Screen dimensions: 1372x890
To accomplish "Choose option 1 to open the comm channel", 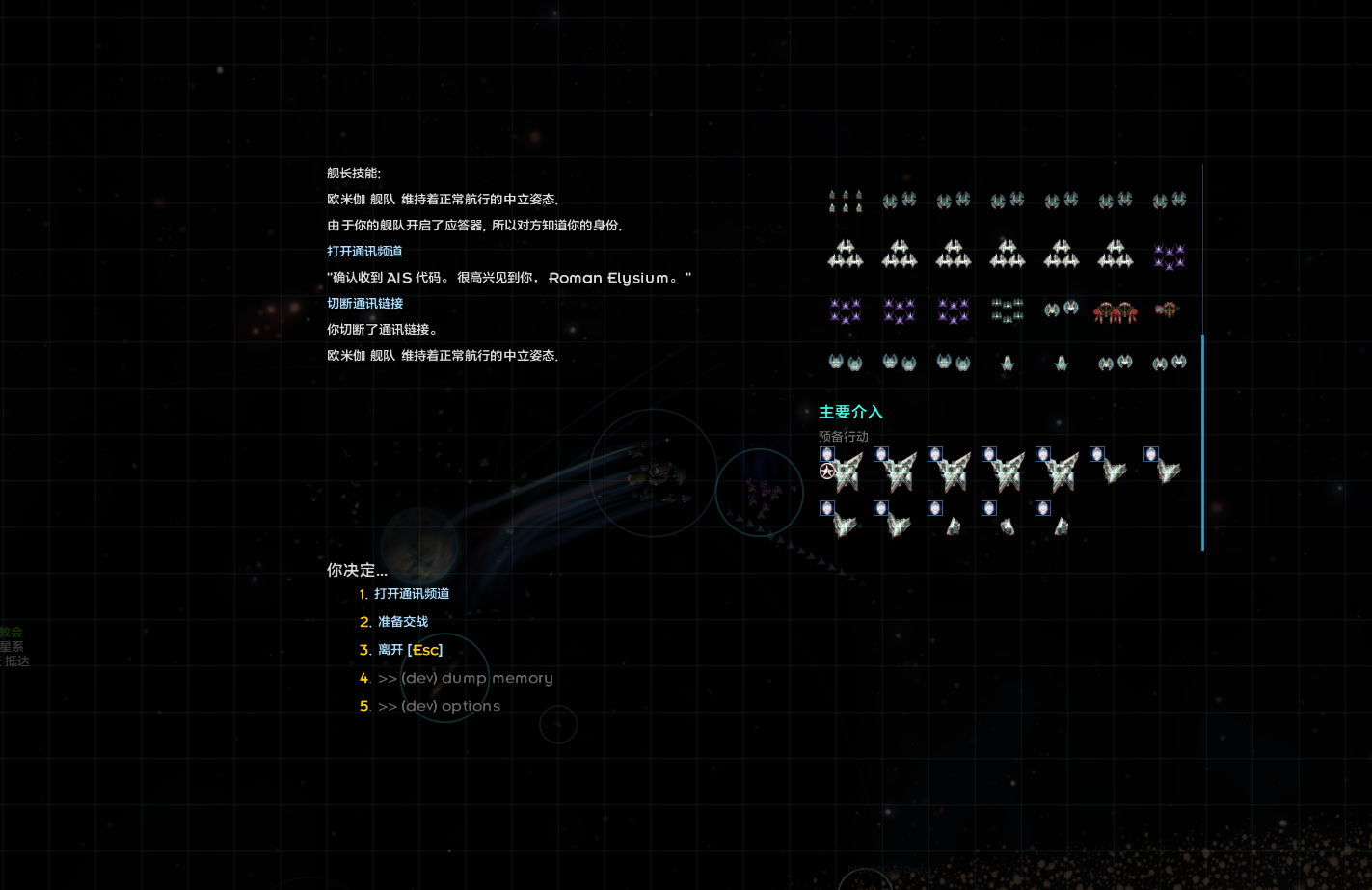I will tap(412, 594).
